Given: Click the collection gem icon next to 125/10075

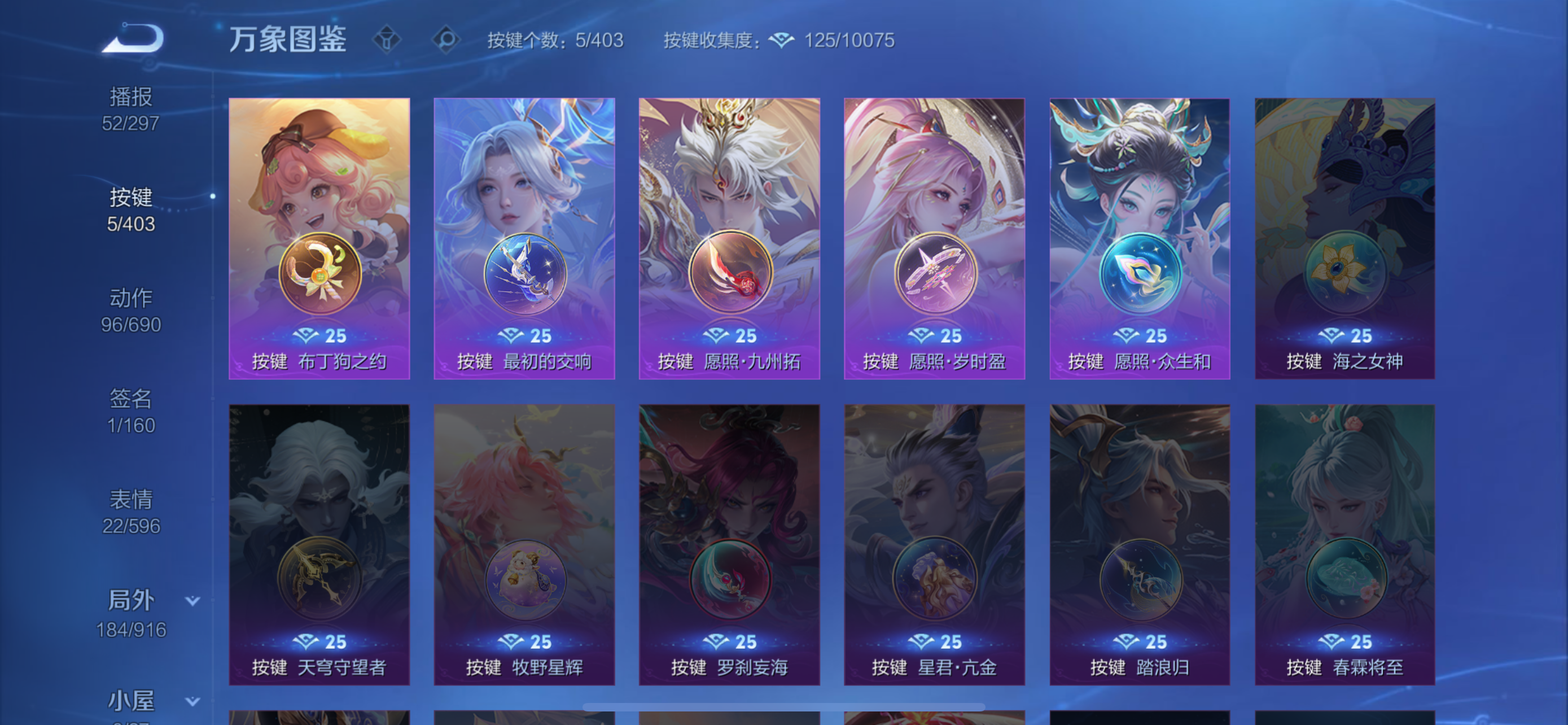Looking at the screenshot, I should click(x=782, y=40).
